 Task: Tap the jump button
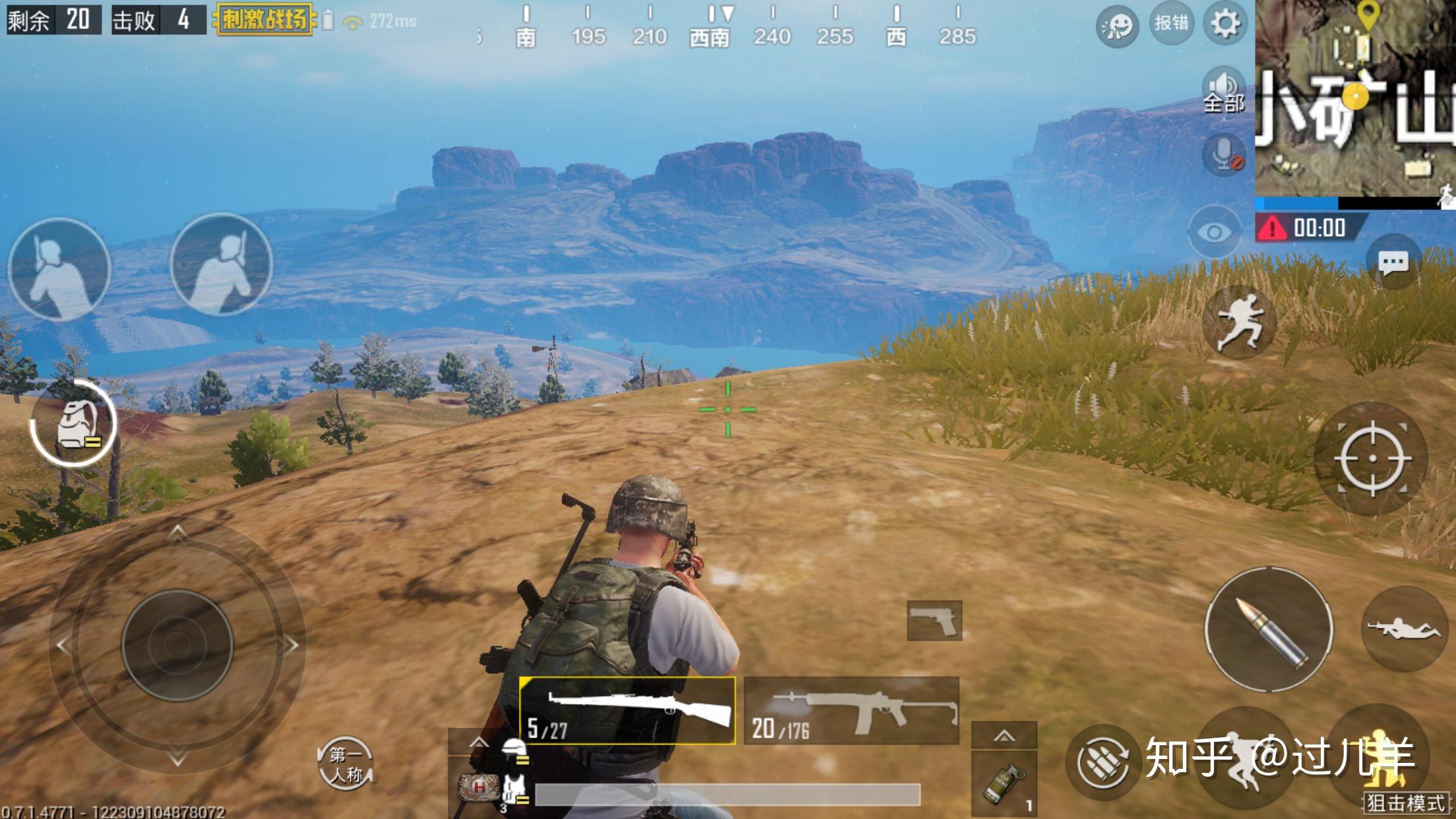coord(1239,322)
